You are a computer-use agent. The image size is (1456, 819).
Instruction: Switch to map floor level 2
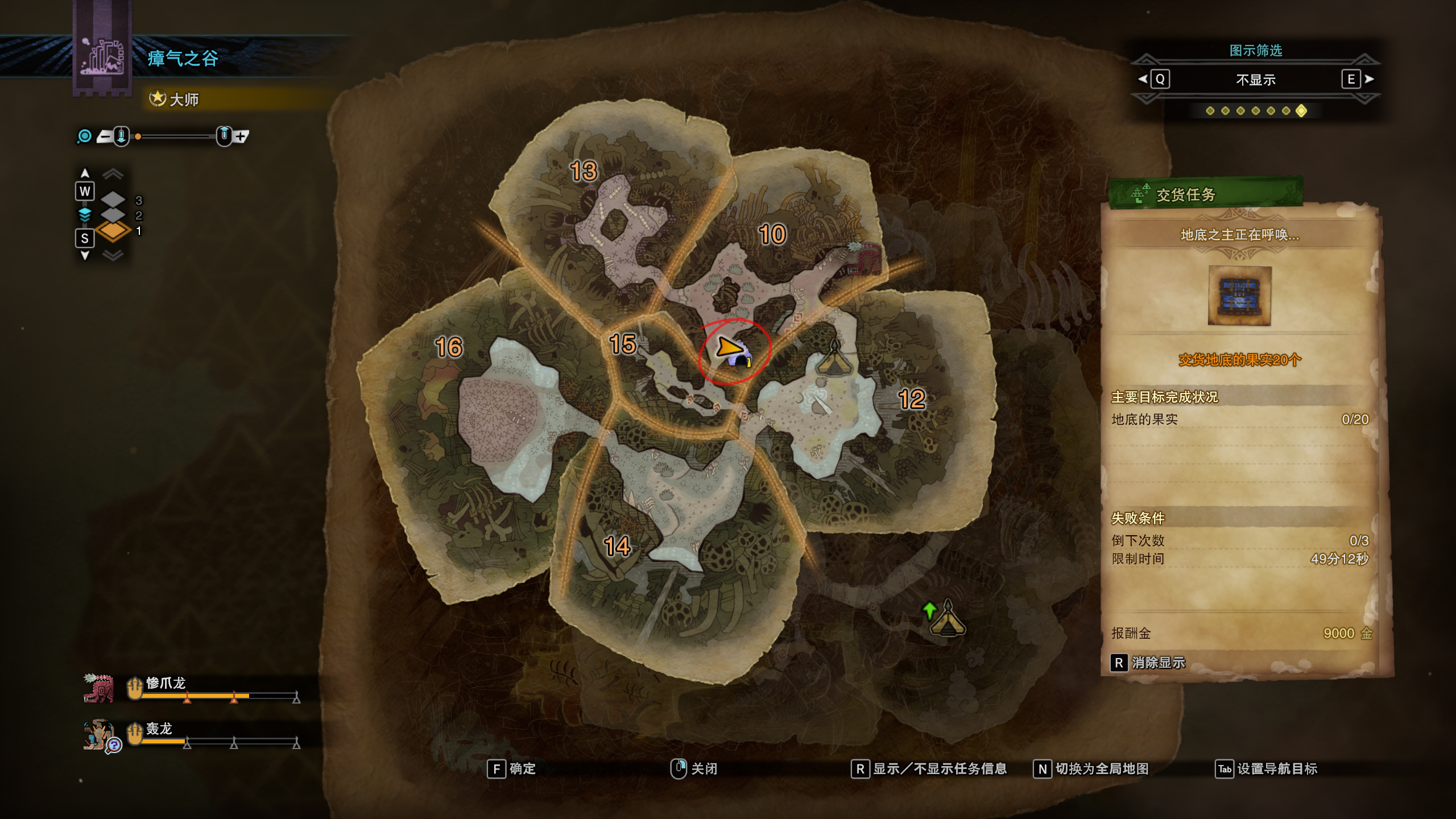point(114,215)
